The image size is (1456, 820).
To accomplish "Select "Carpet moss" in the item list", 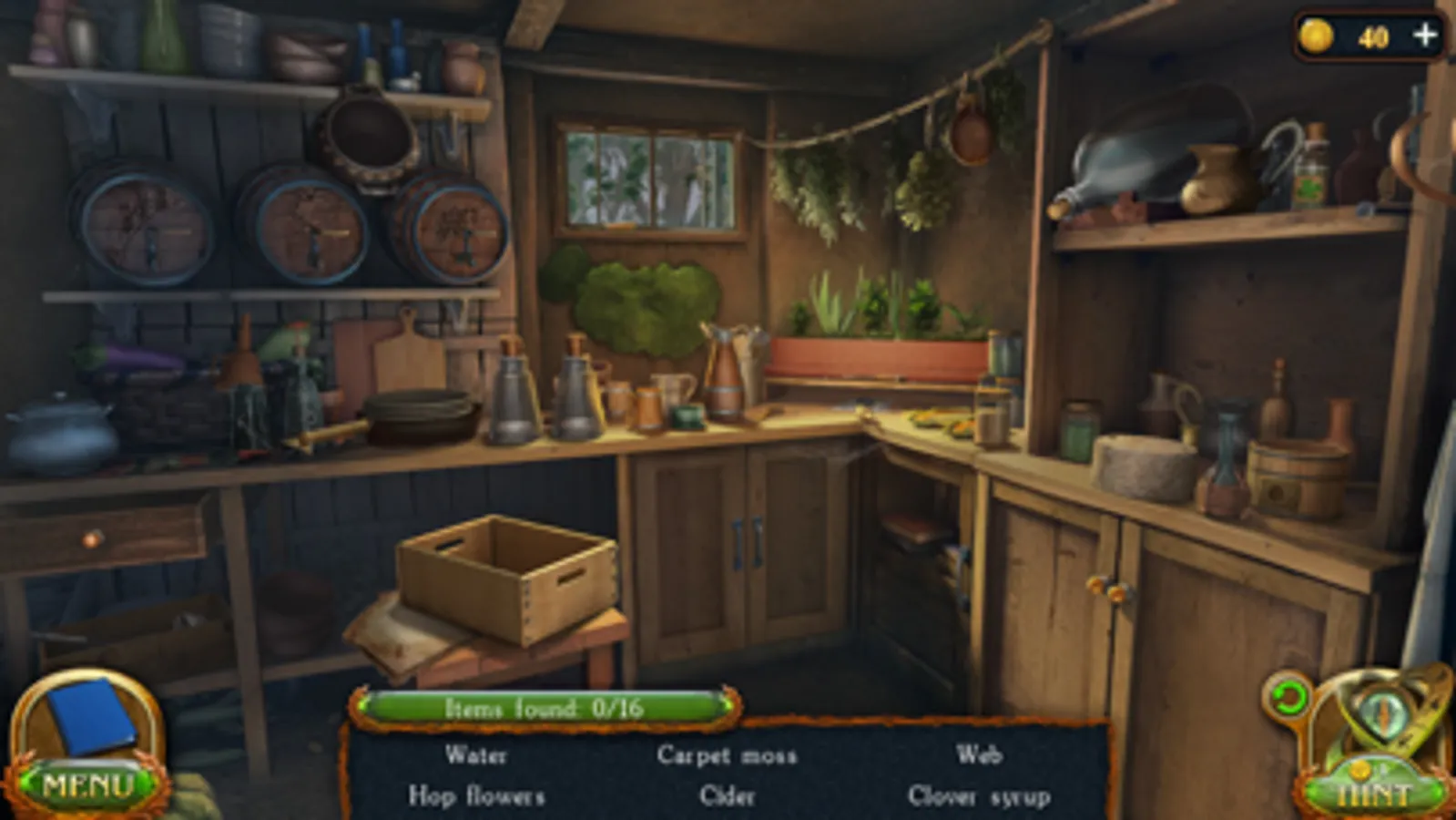I will click(727, 754).
